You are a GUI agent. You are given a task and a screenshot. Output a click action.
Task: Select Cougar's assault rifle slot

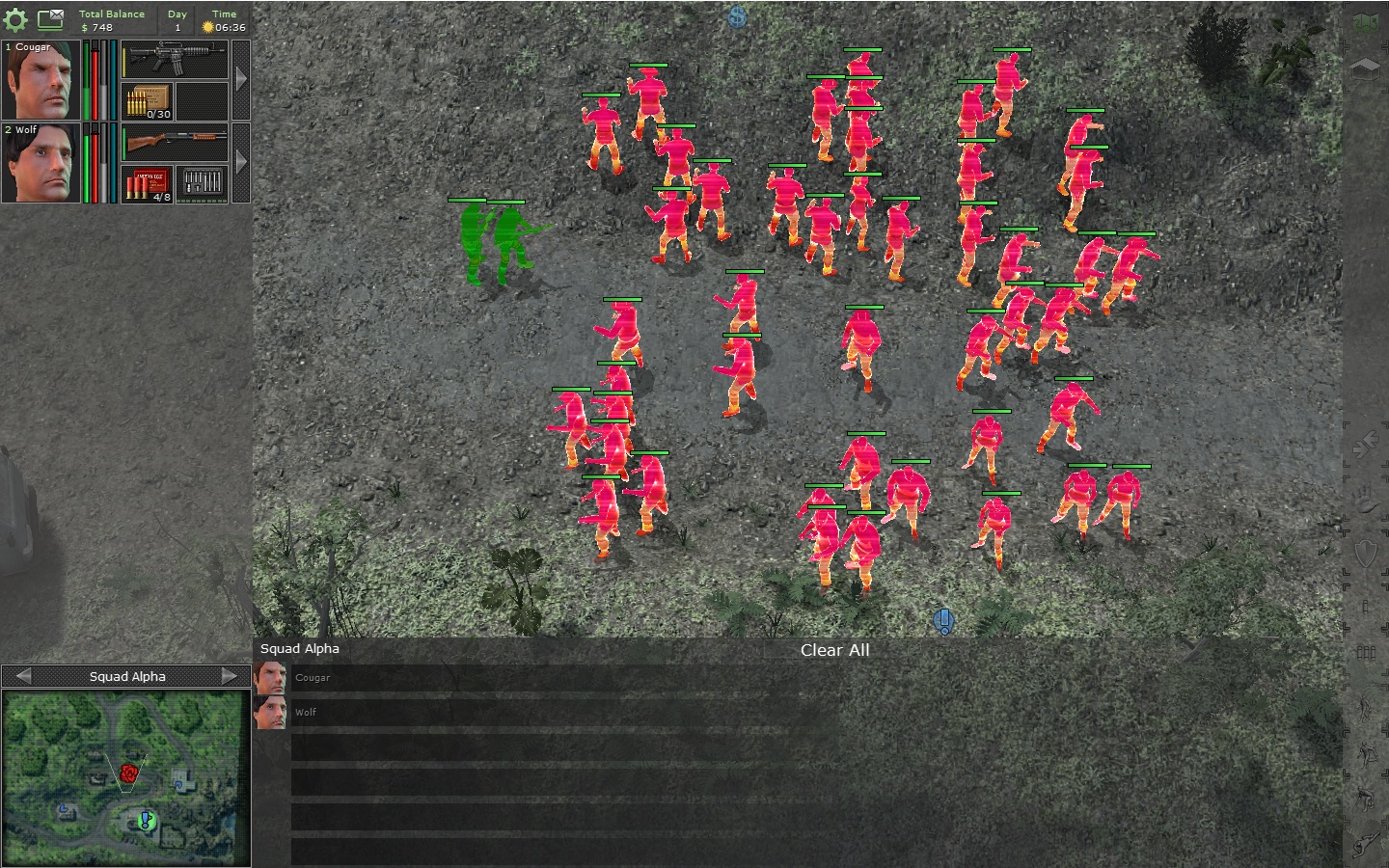175,60
